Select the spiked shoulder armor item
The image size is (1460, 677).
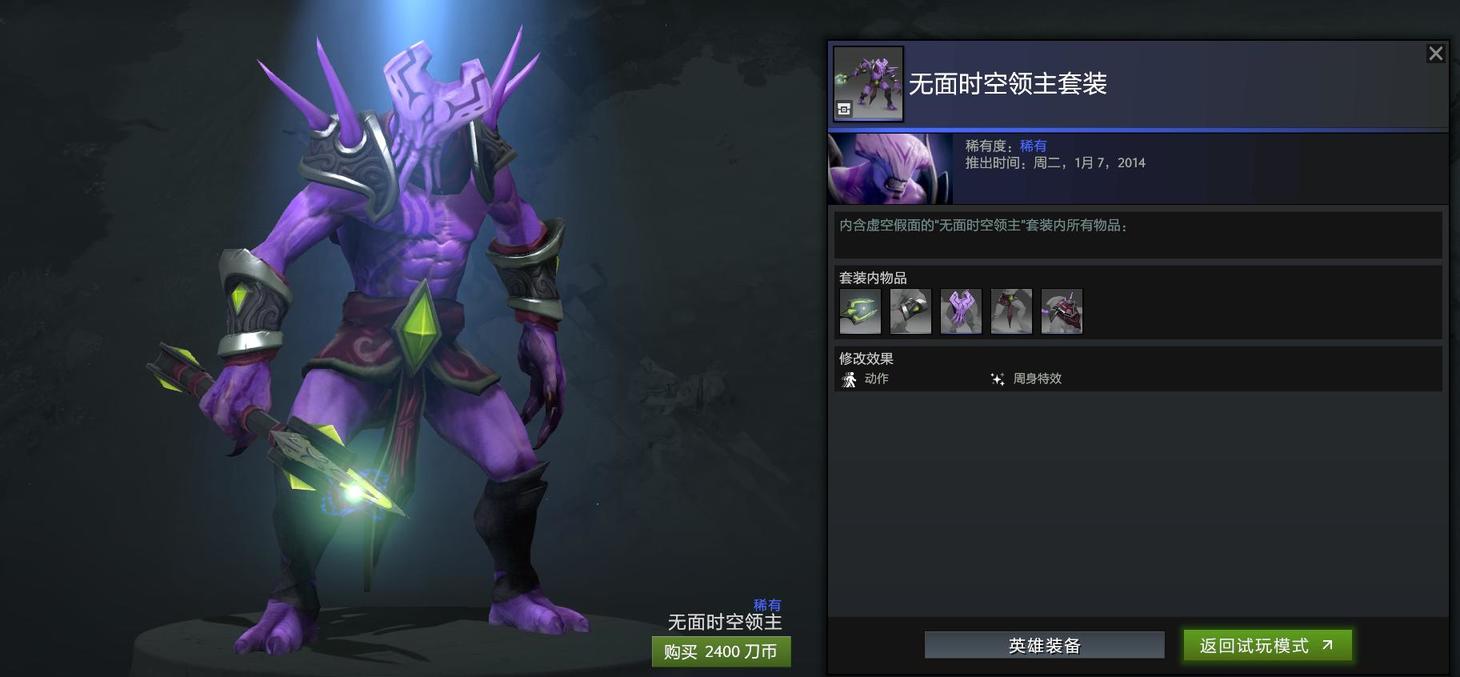tap(1062, 312)
